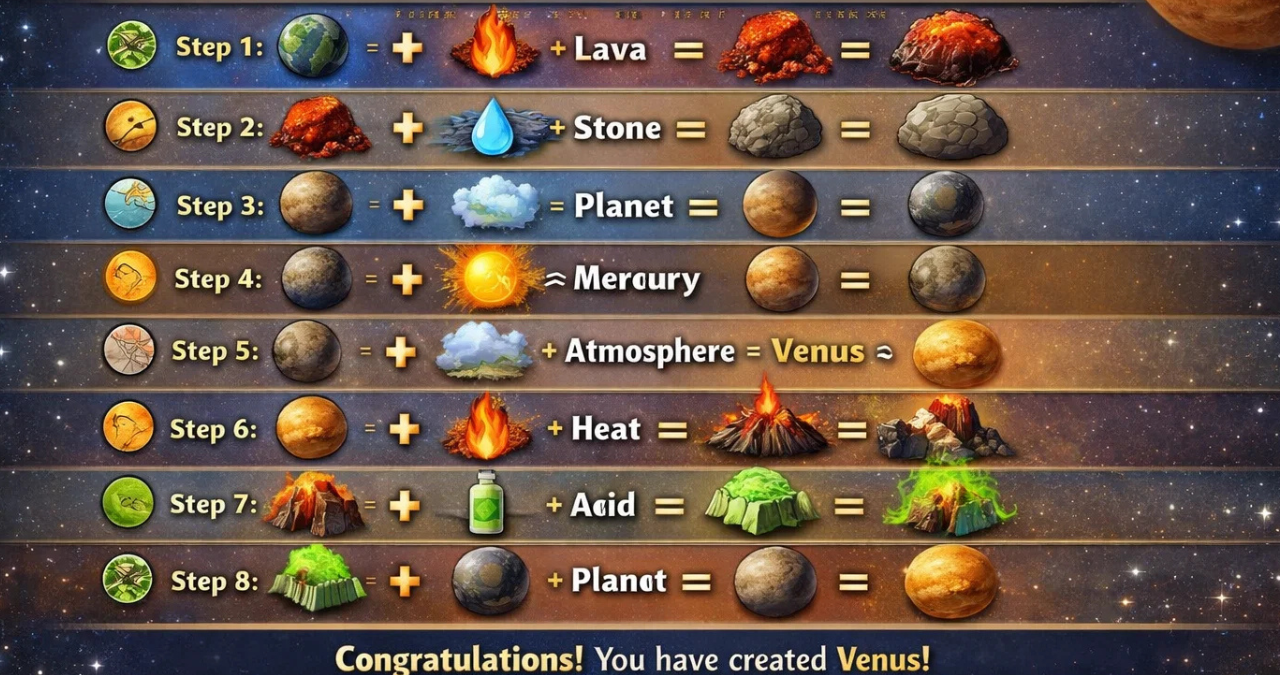
Task: Select the golden planet result in Step 8
Action: pos(950,581)
